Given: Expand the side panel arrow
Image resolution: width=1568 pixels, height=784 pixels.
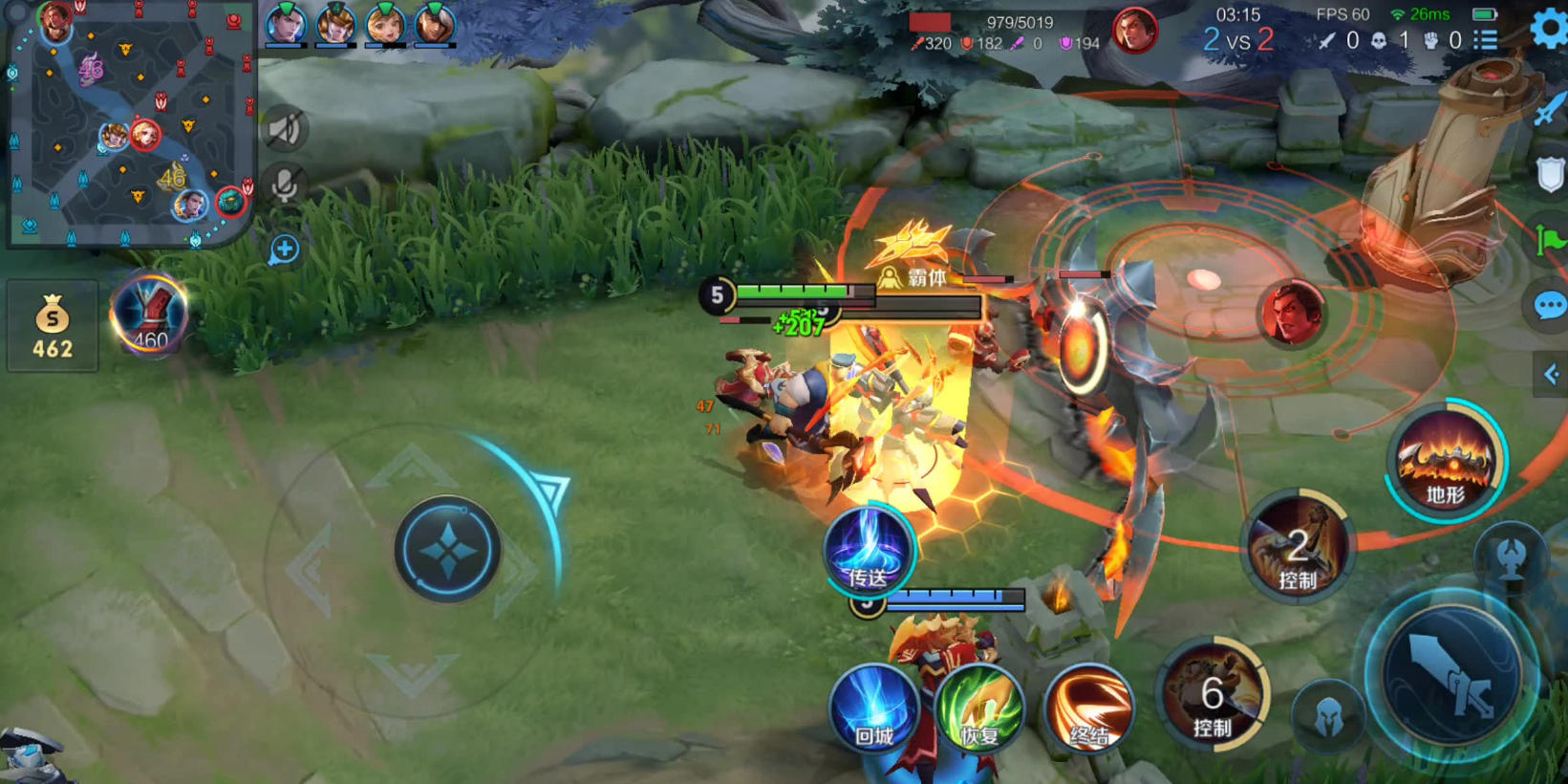Looking at the screenshot, I should (1550, 374).
